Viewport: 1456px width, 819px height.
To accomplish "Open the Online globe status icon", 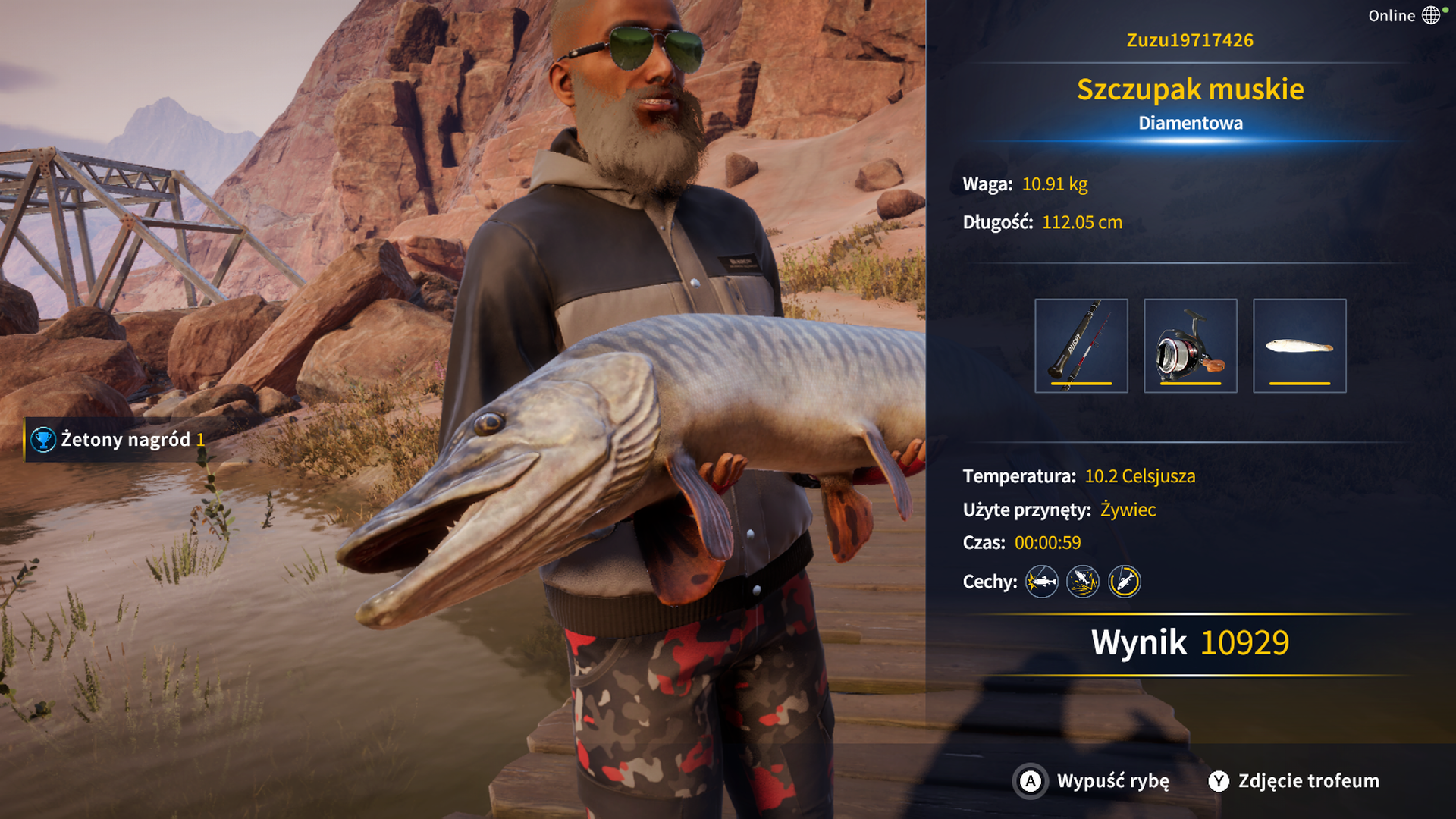I will tap(1430, 15).
